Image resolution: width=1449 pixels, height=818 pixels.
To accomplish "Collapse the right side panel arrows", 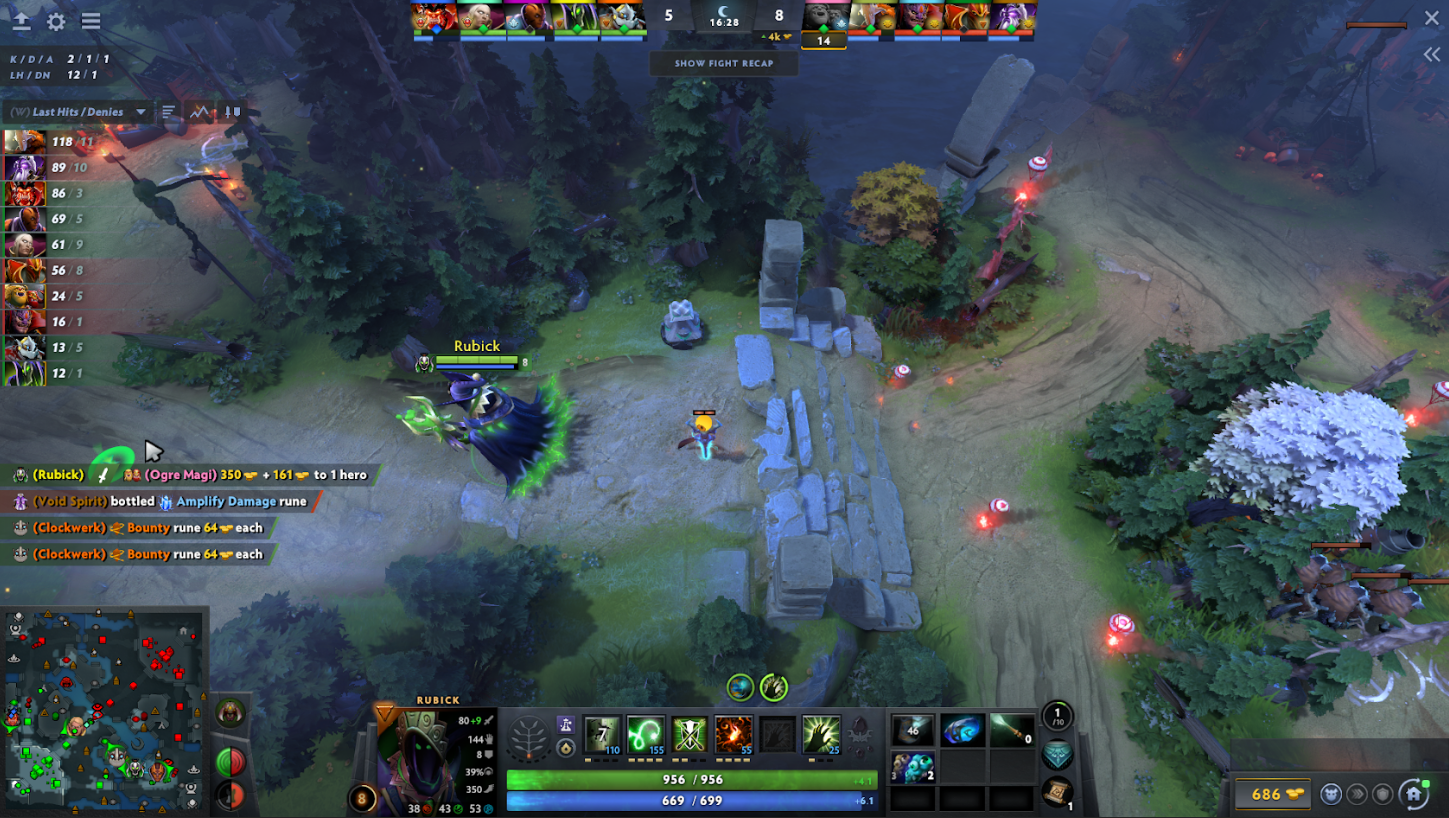I will [x=1431, y=55].
